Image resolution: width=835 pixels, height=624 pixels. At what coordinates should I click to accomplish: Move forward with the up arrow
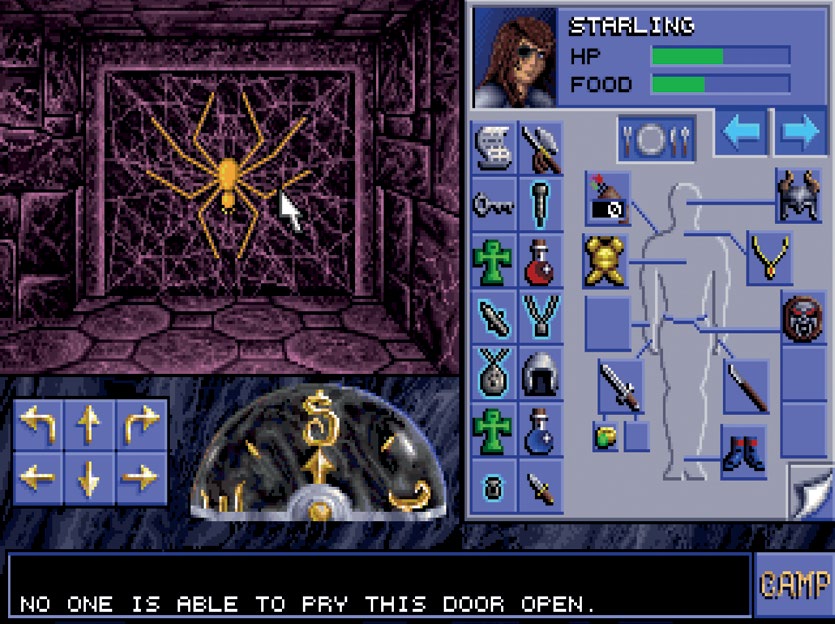89,426
